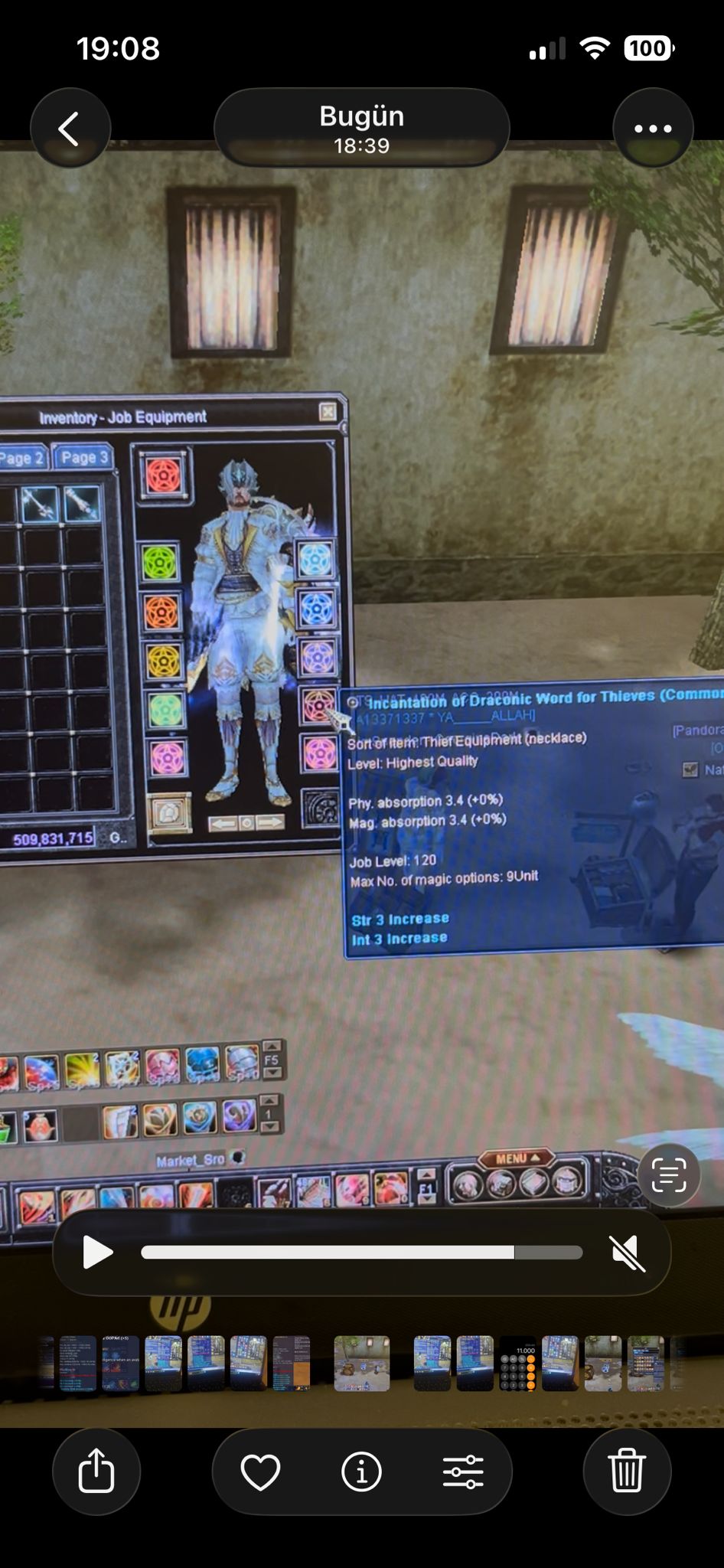
Task: Select the purple pentagram equipment slot
Action: (x=317, y=657)
